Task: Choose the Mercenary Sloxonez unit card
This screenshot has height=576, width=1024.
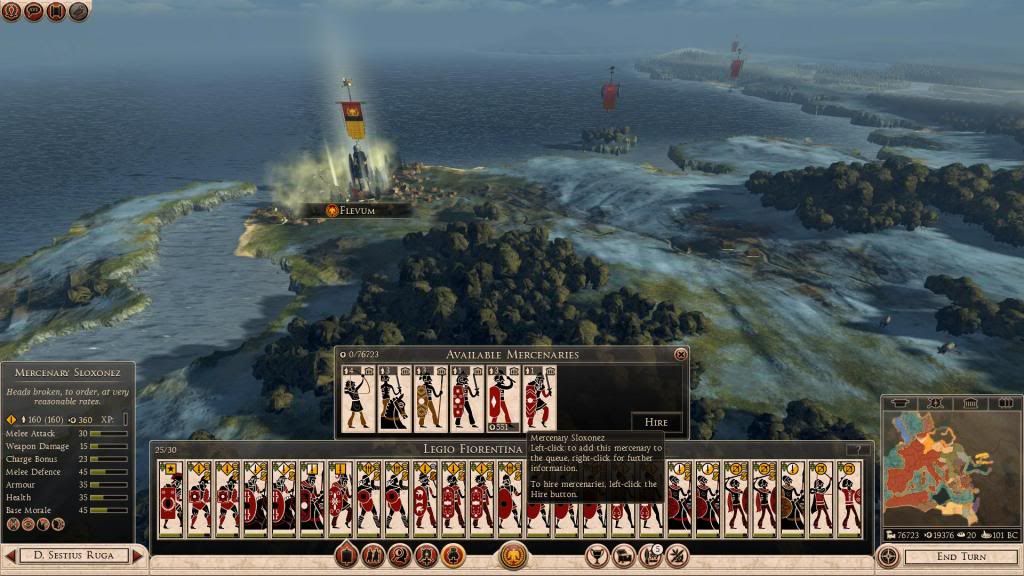Action: pyautogui.click(x=538, y=399)
